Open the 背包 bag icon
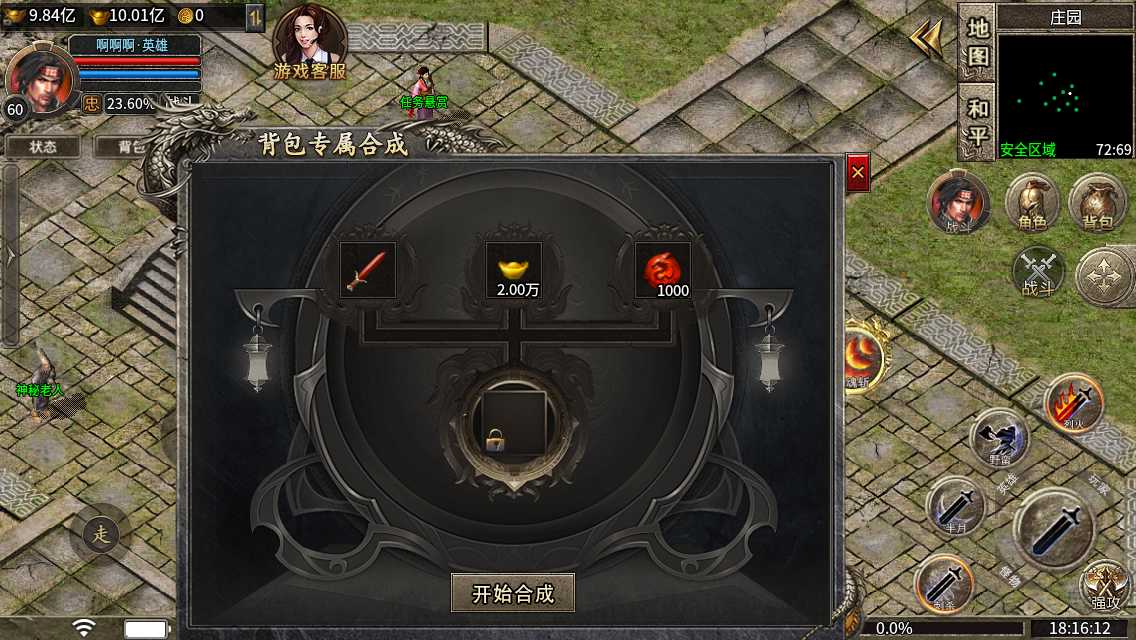The height and width of the screenshot is (640, 1136). [1097, 203]
